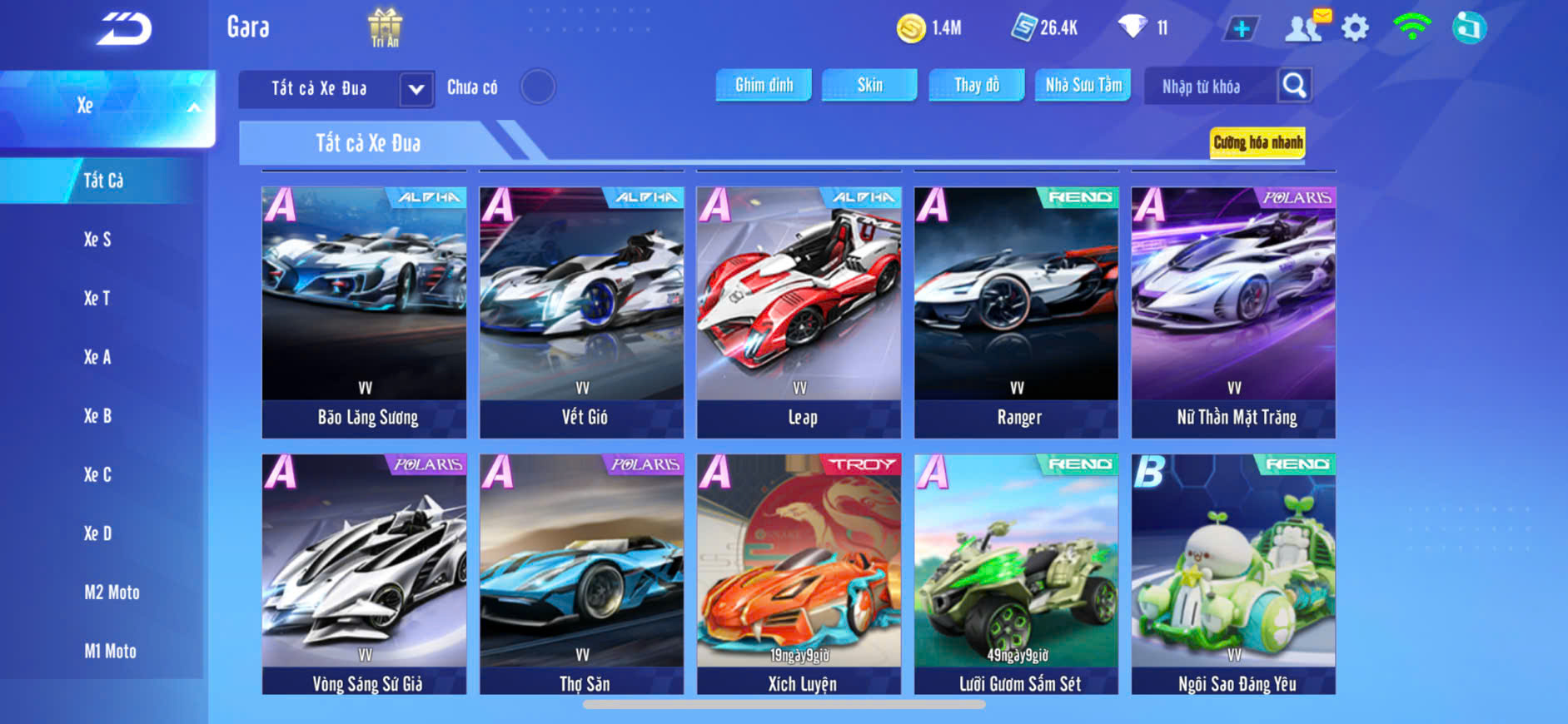Show the 'M2 Moto' category
Screen dimensions: 1568x724
(112, 593)
